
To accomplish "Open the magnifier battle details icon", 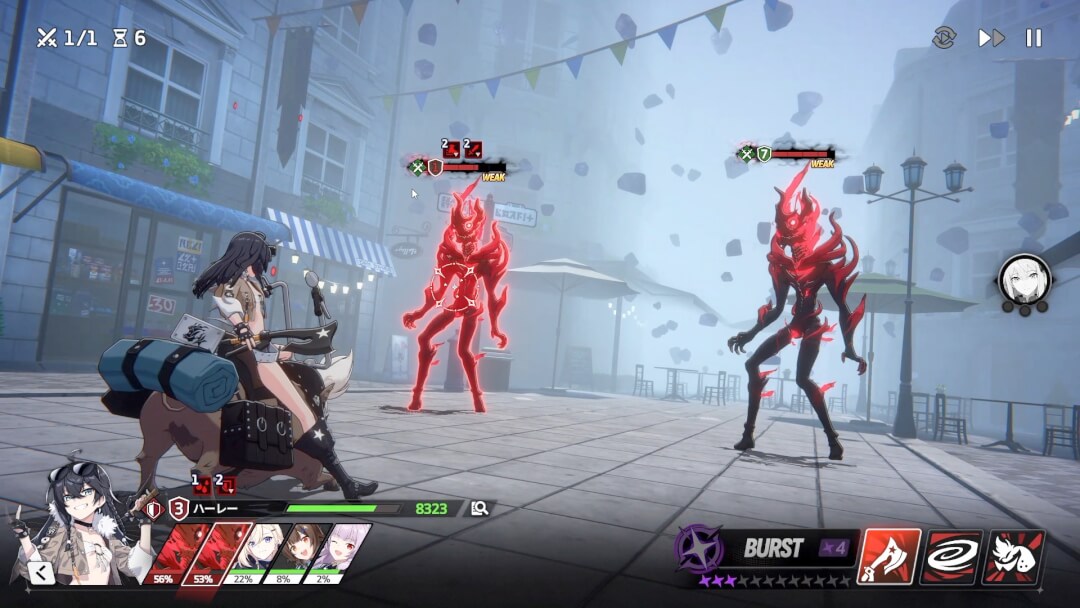I will point(480,508).
